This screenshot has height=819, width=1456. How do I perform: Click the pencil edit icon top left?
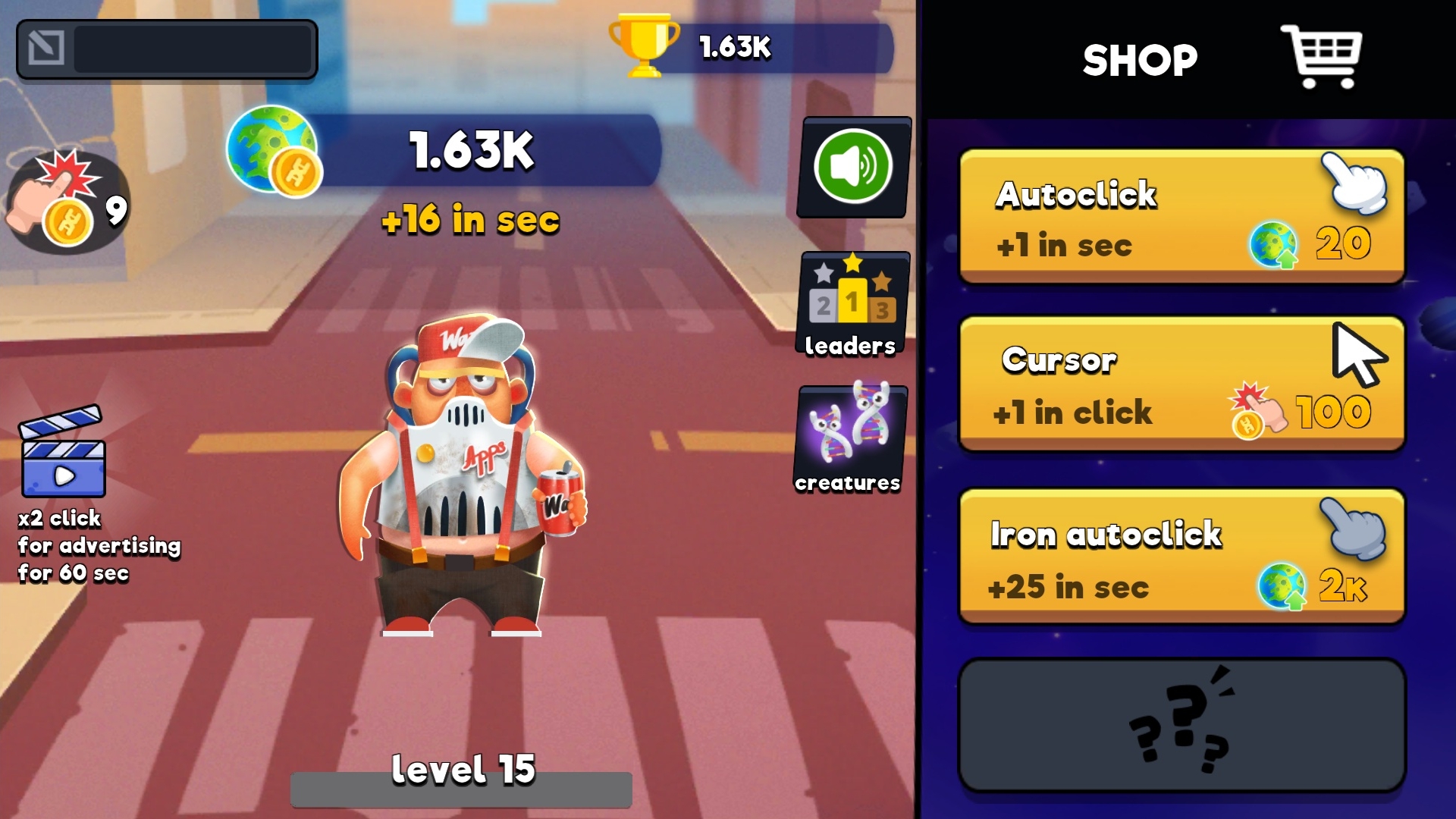pyautogui.click(x=47, y=49)
